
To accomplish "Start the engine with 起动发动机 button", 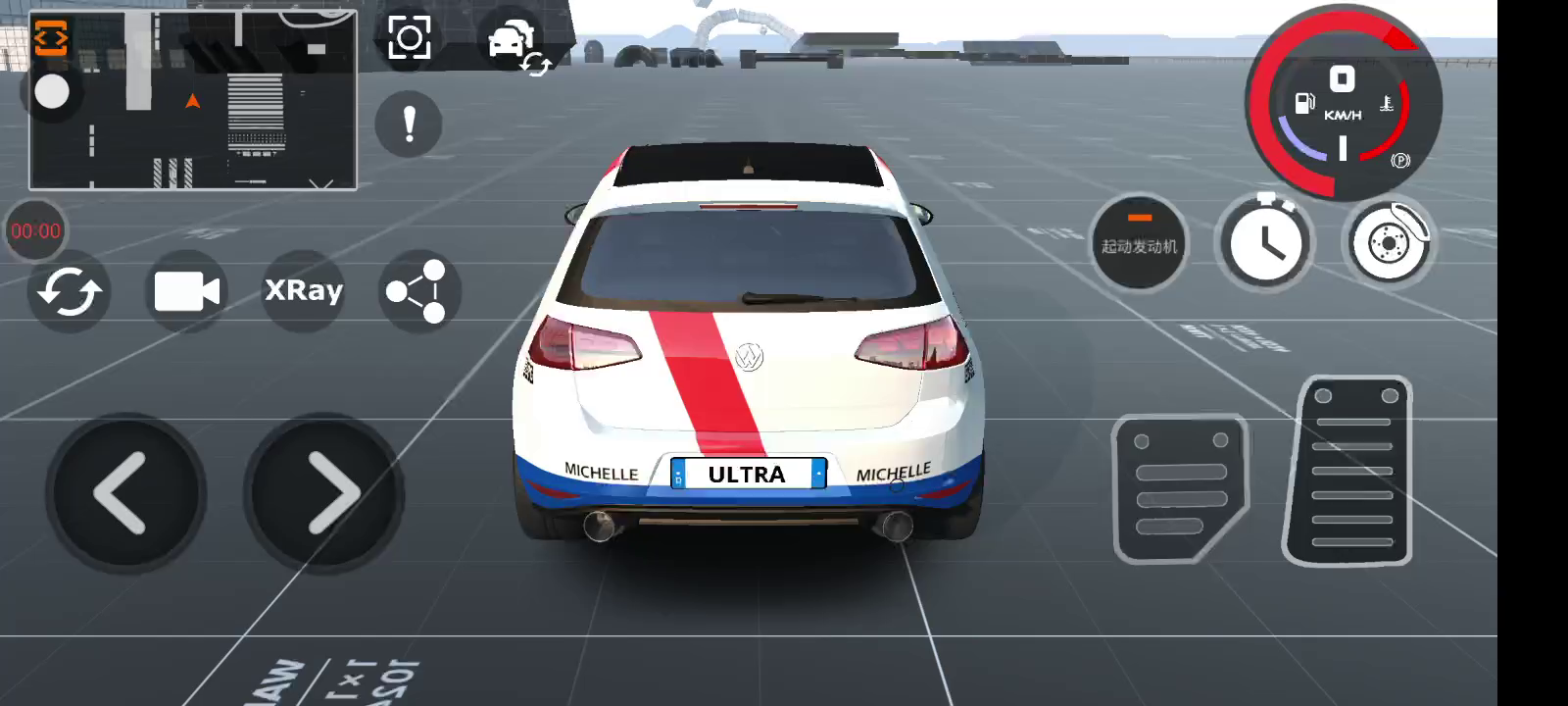I will click(x=1139, y=241).
